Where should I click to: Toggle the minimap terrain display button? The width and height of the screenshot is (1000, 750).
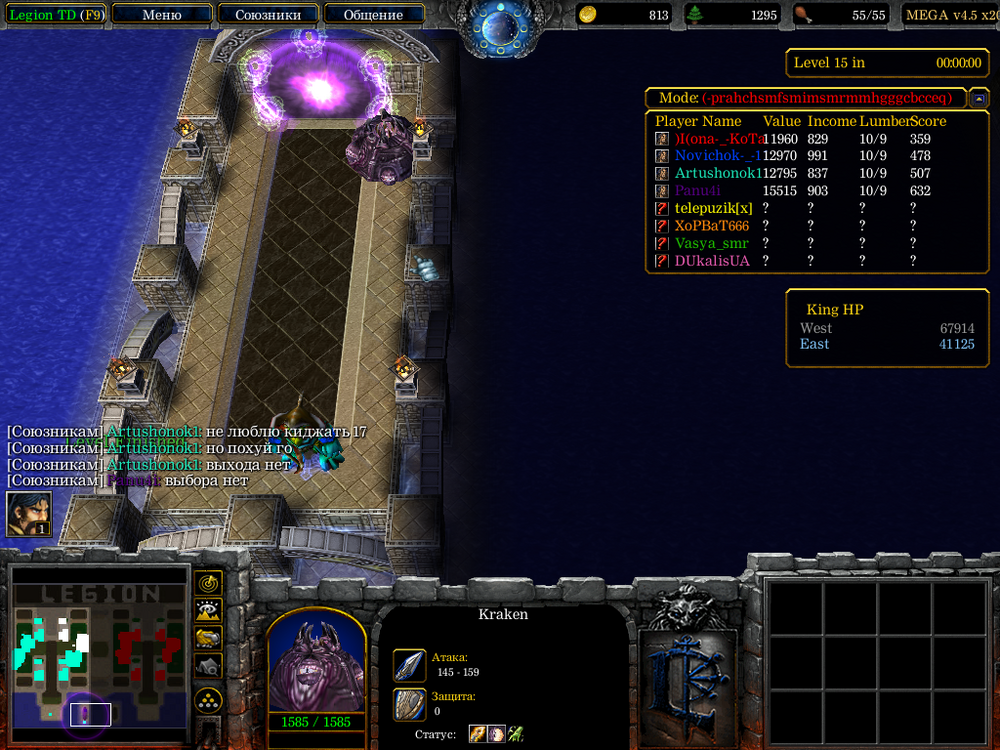pos(208,609)
